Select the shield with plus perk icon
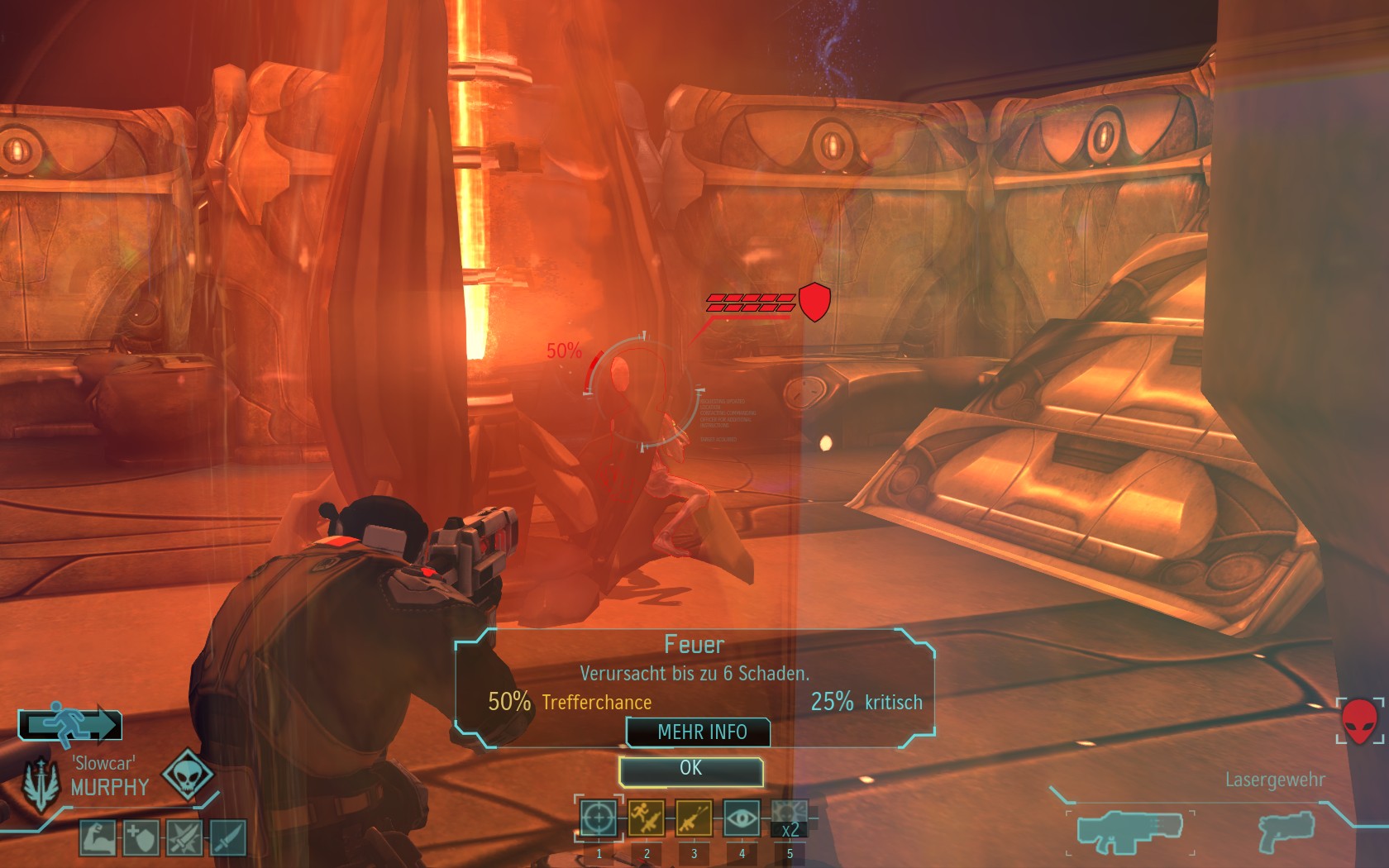This screenshot has height=868, width=1389. point(141,837)
